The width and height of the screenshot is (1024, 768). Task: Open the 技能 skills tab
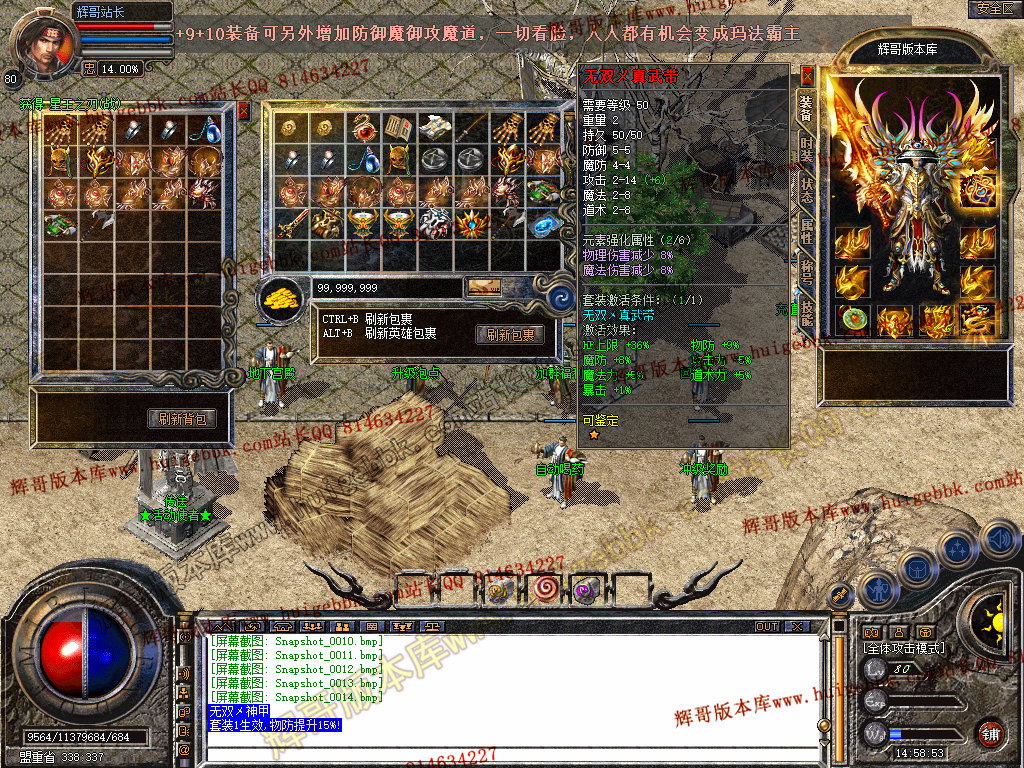pos(806,312)
